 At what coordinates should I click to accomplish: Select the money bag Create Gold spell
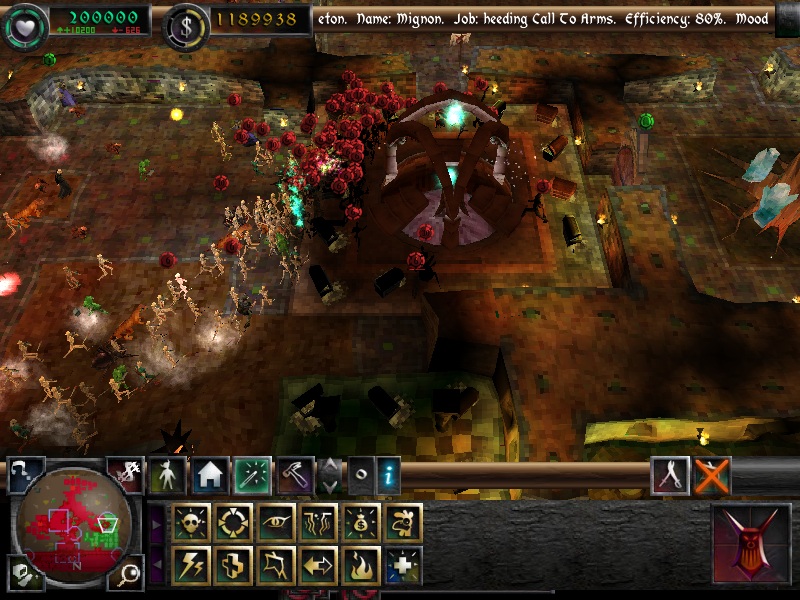(361, 522)
